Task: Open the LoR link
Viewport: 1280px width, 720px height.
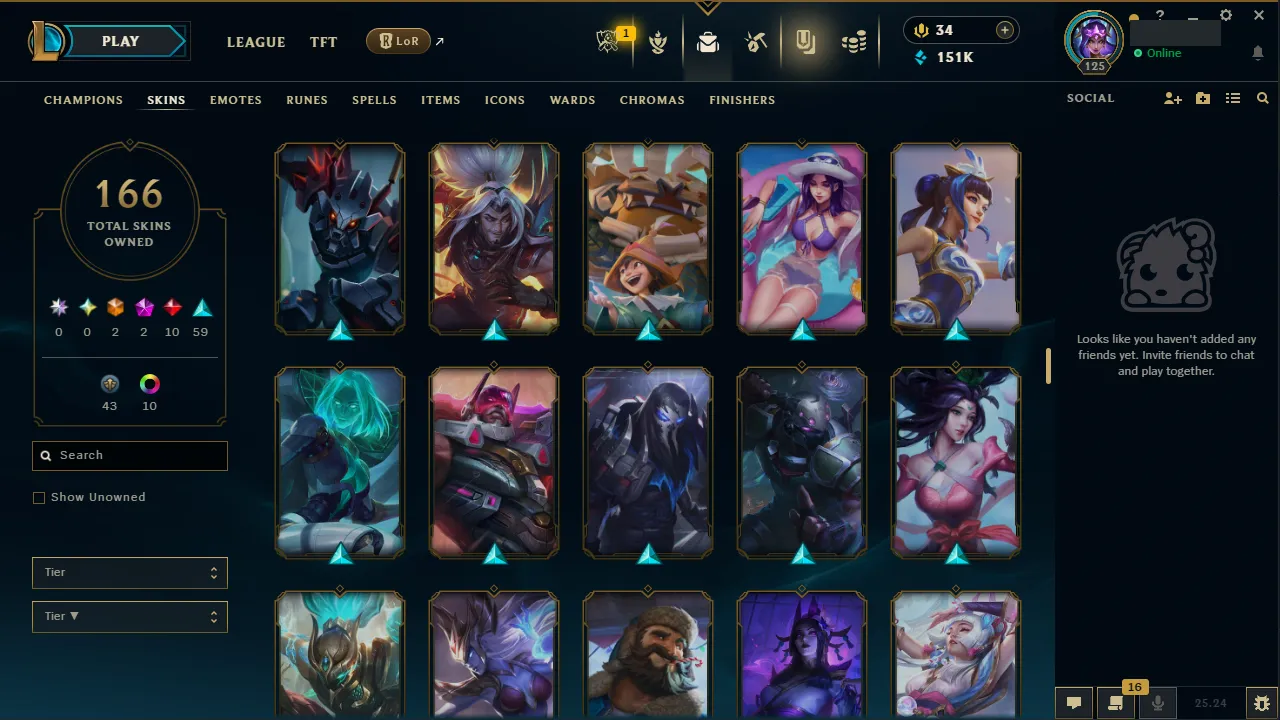Action: 398,41
